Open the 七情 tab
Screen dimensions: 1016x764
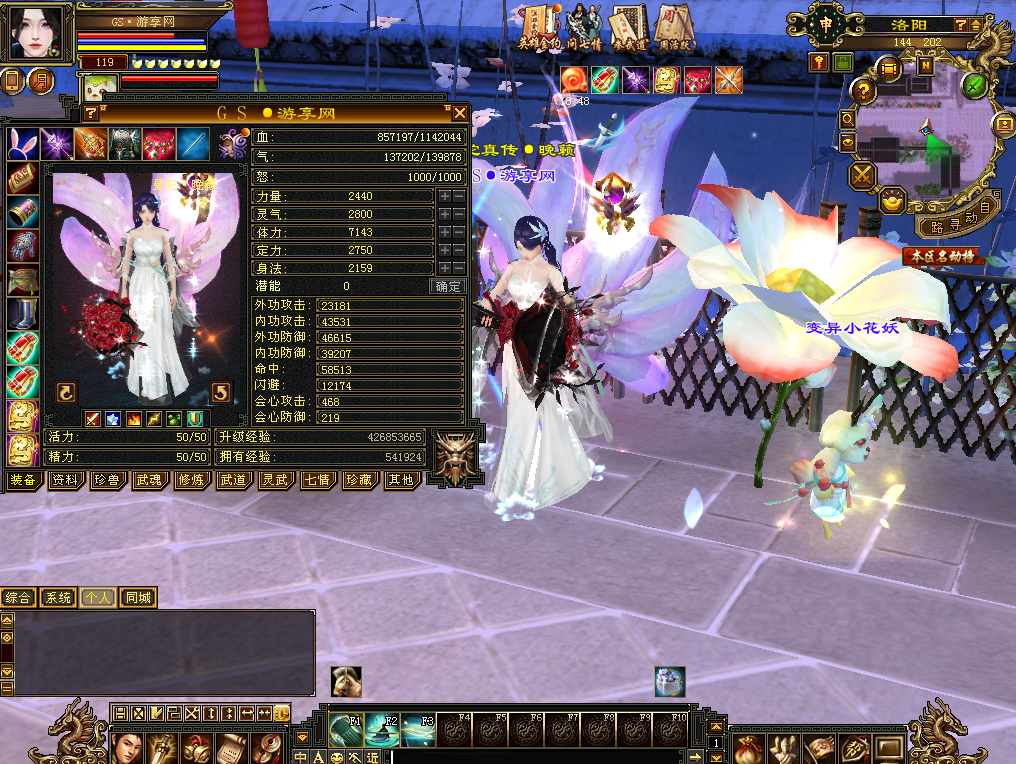coord(316,480)
